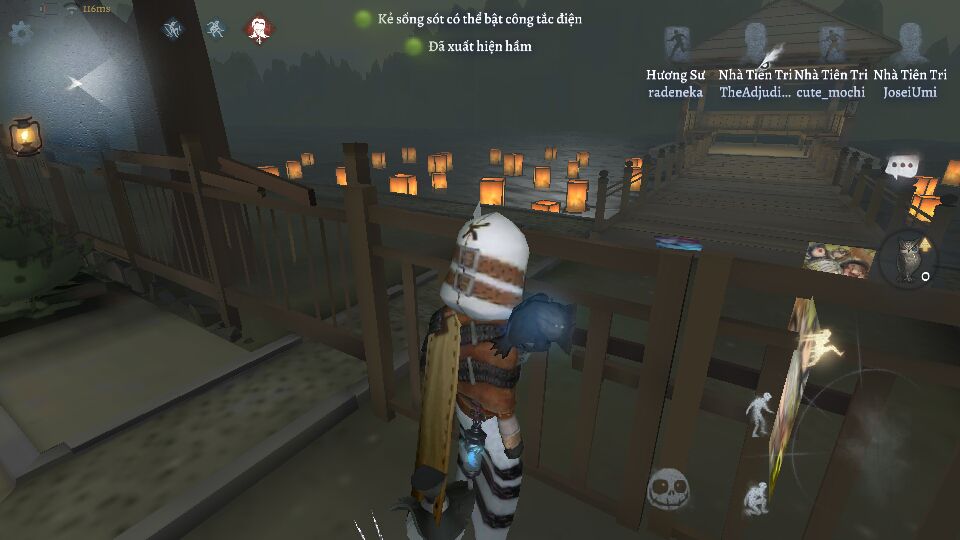Image resolution: width=960 pixels, height=540 pixels.
Task: Select radeneka's survivor status icon
Action: [x=677, y=43]
